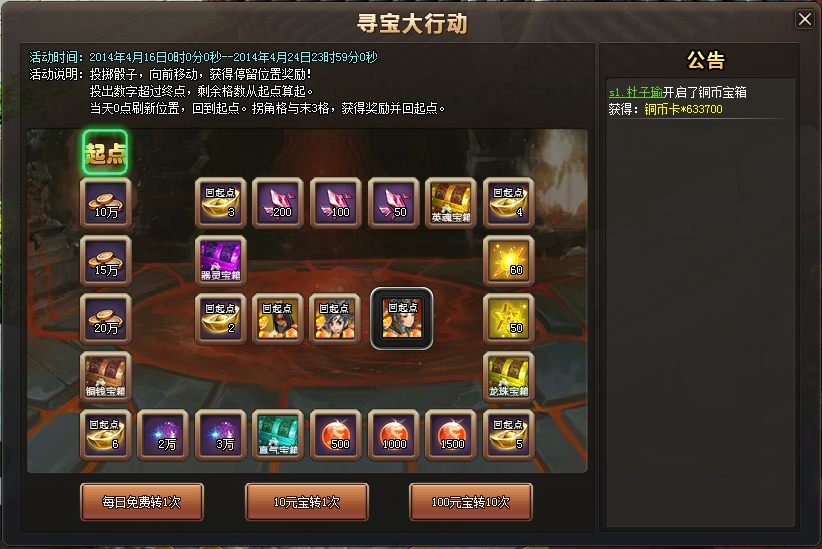
Task: Select the highlighted hero portrait tile
Action: (x=402, y=319)
